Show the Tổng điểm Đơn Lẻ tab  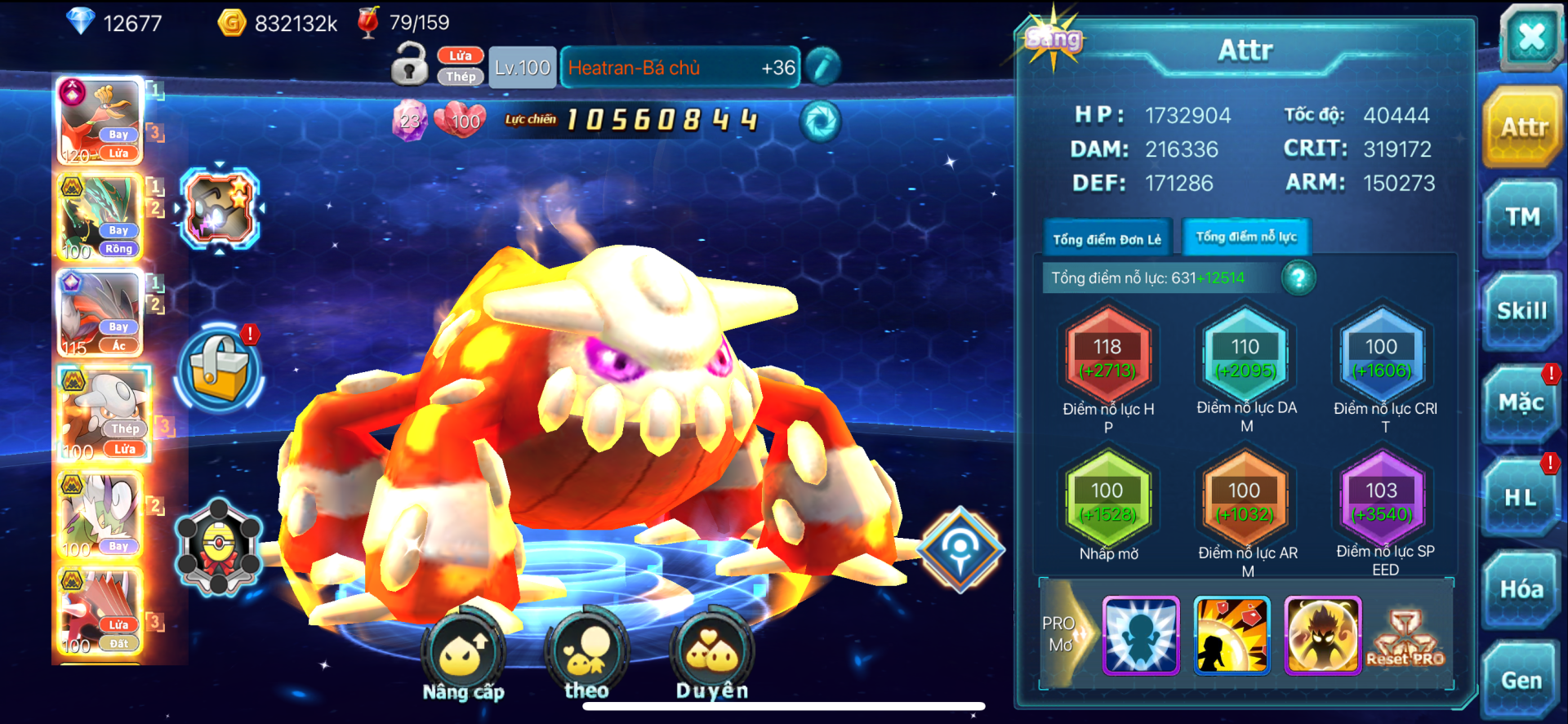(1107, 239)
